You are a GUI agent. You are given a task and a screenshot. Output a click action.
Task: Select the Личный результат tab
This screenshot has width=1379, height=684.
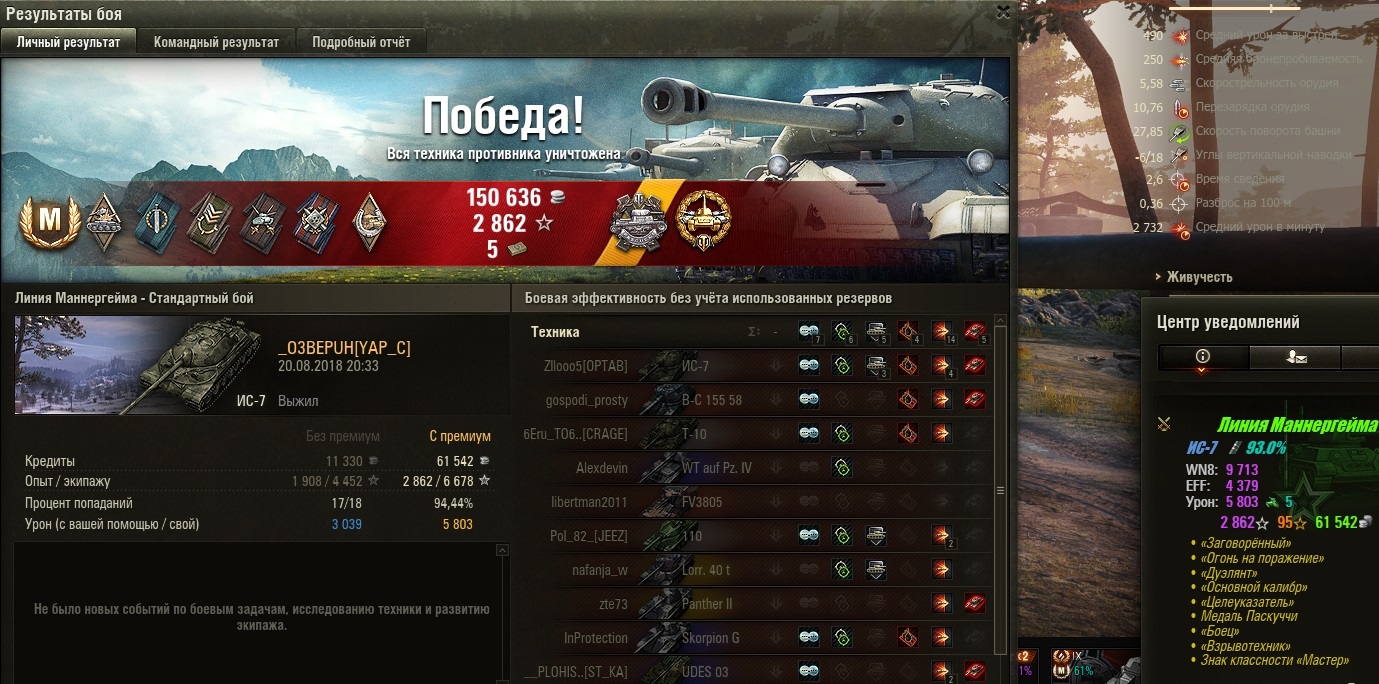coord(69,42)
